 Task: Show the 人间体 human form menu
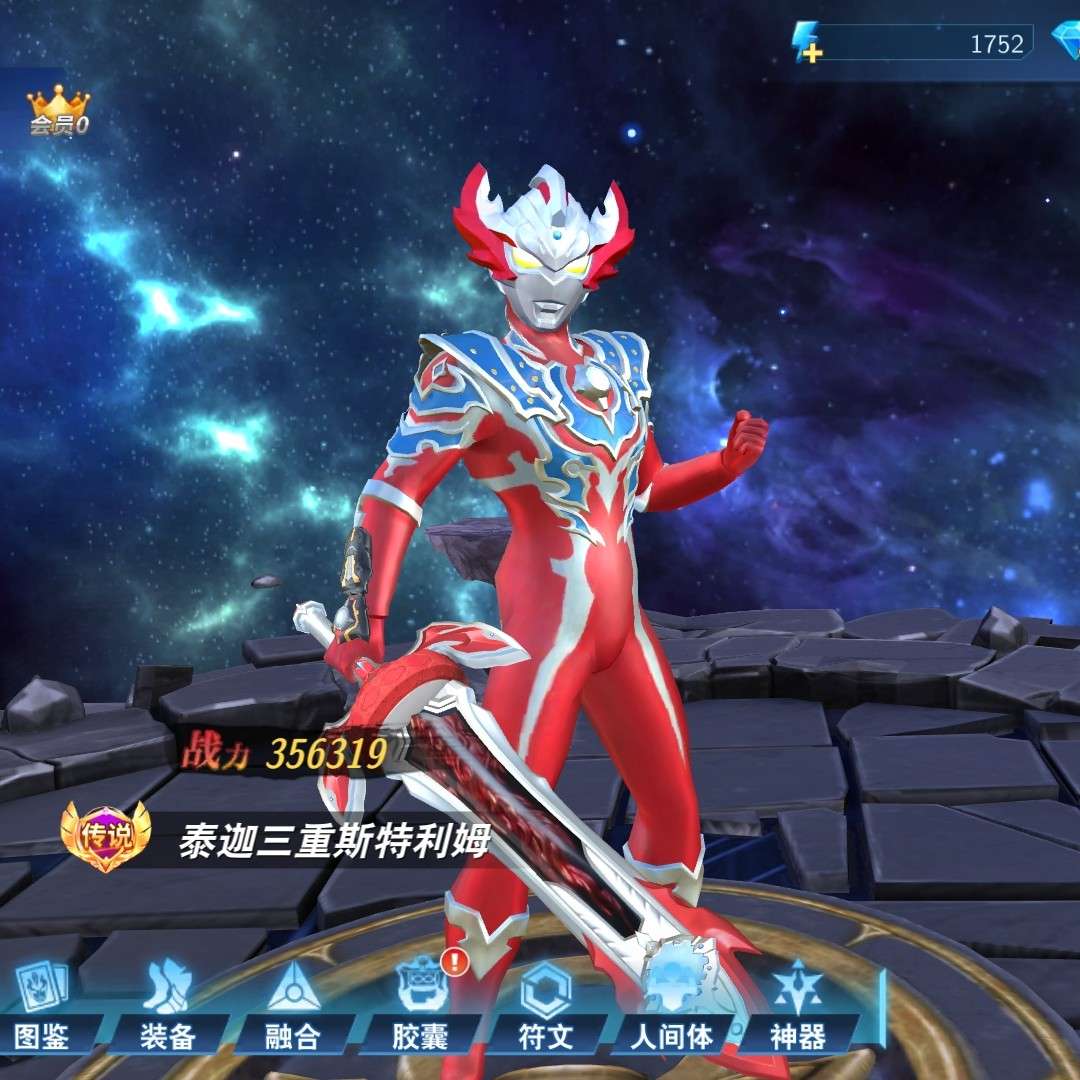tap(672, 1005)
